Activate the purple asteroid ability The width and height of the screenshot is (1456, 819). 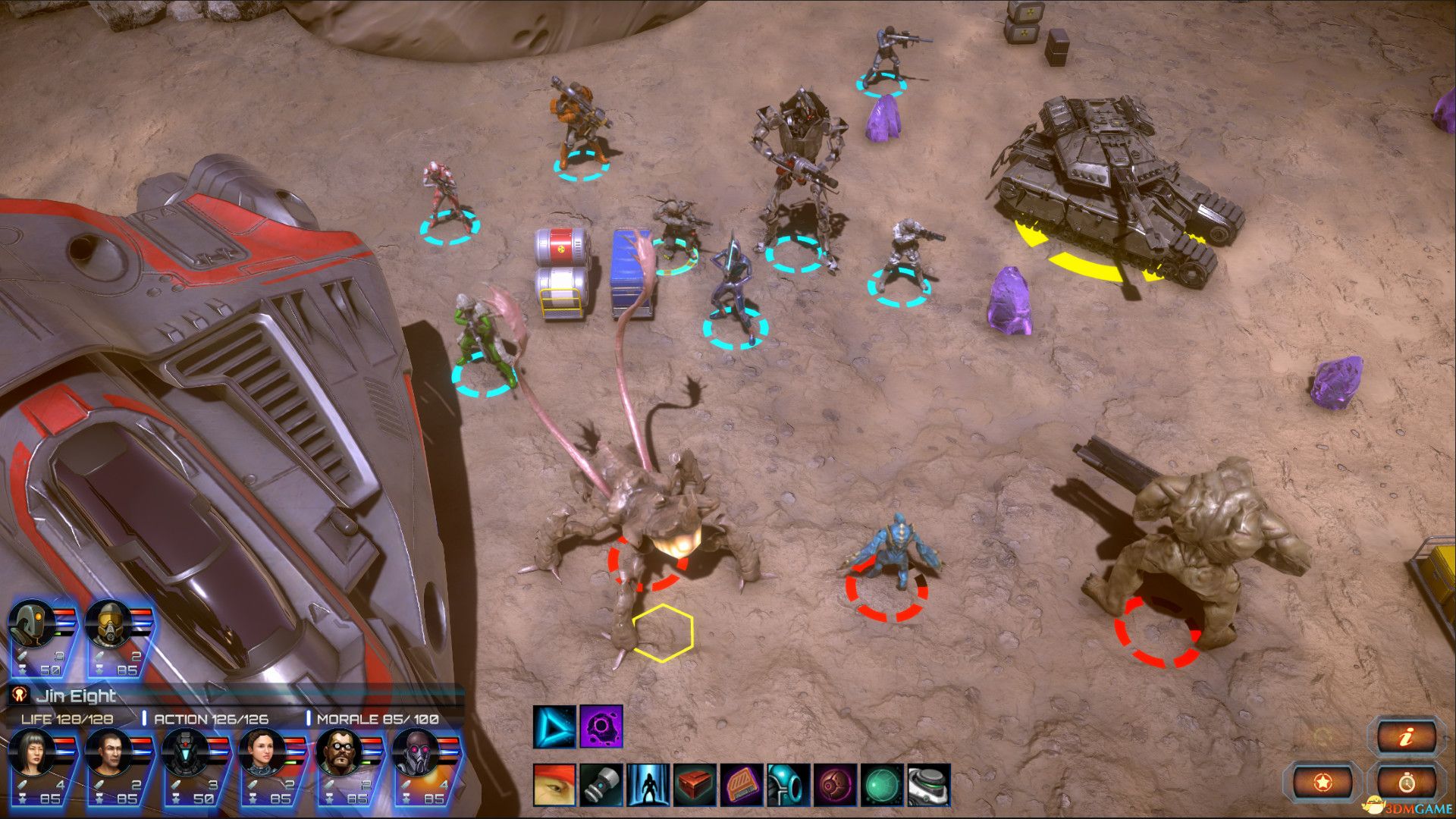[x=601, y=727]
